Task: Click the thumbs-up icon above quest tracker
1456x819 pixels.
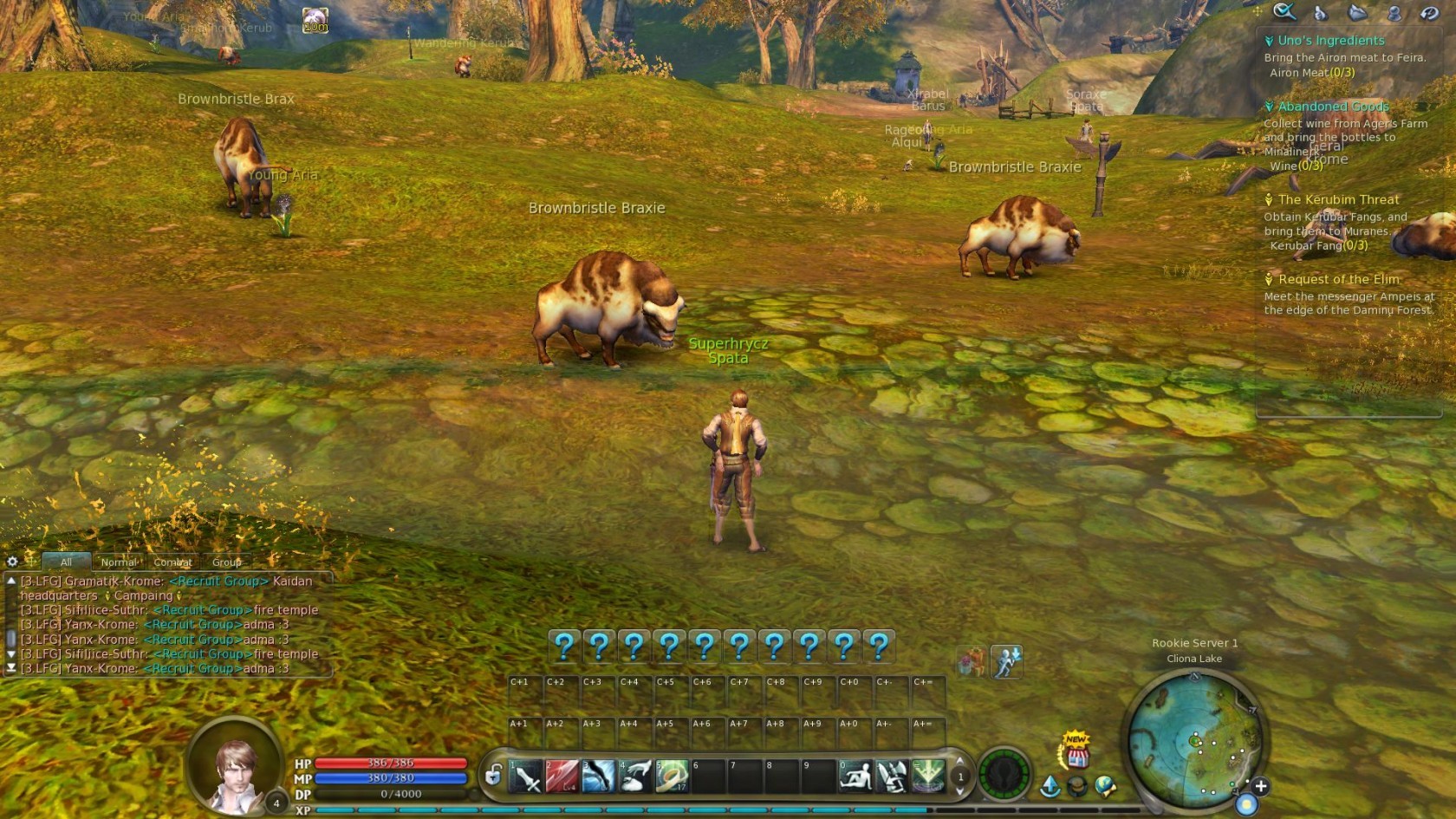Action: [1320, 12]
